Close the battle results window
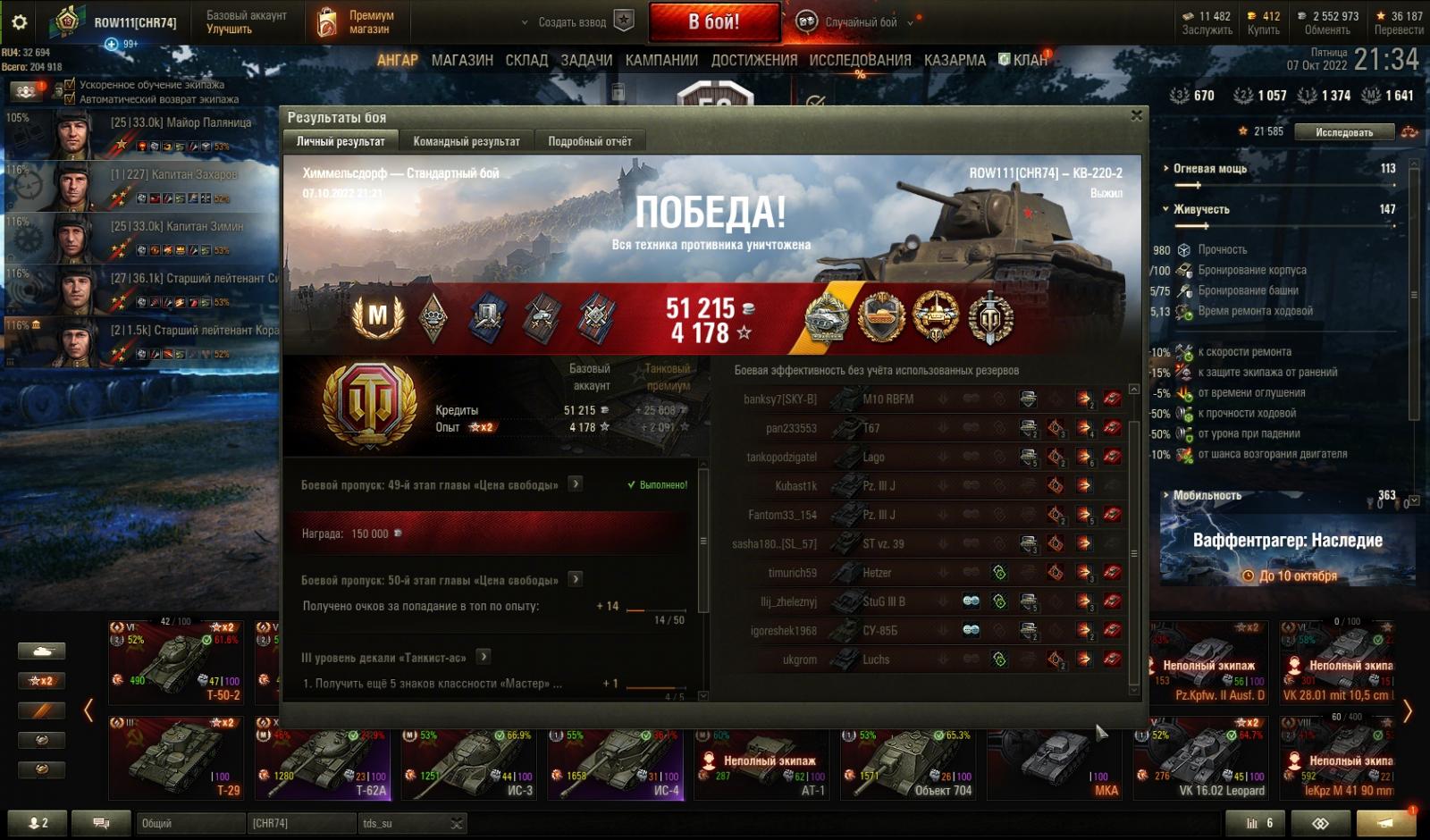 click(x=1136, y=115)
